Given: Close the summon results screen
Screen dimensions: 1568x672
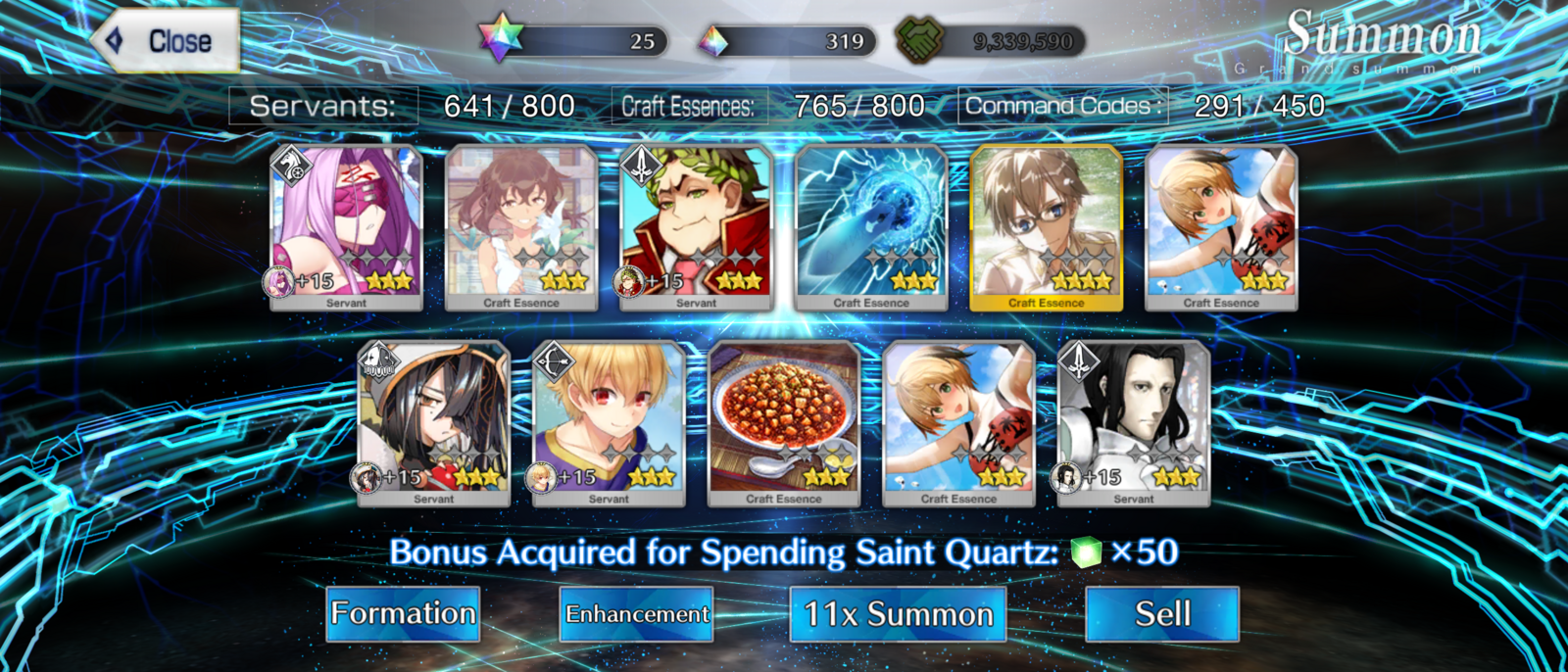Looking at the screenshot, I should [167, 41].
